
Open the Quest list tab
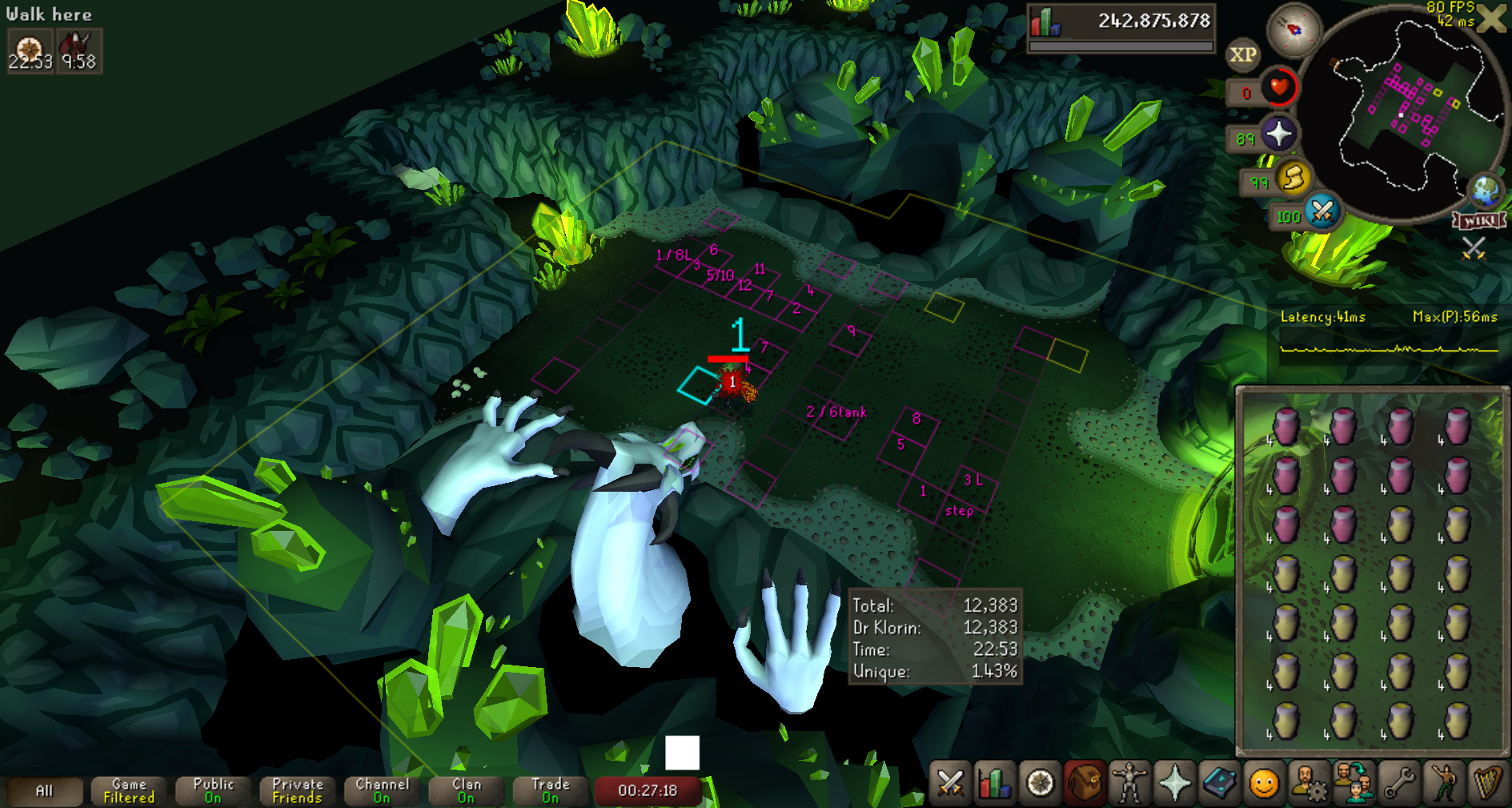[1040, 783]
